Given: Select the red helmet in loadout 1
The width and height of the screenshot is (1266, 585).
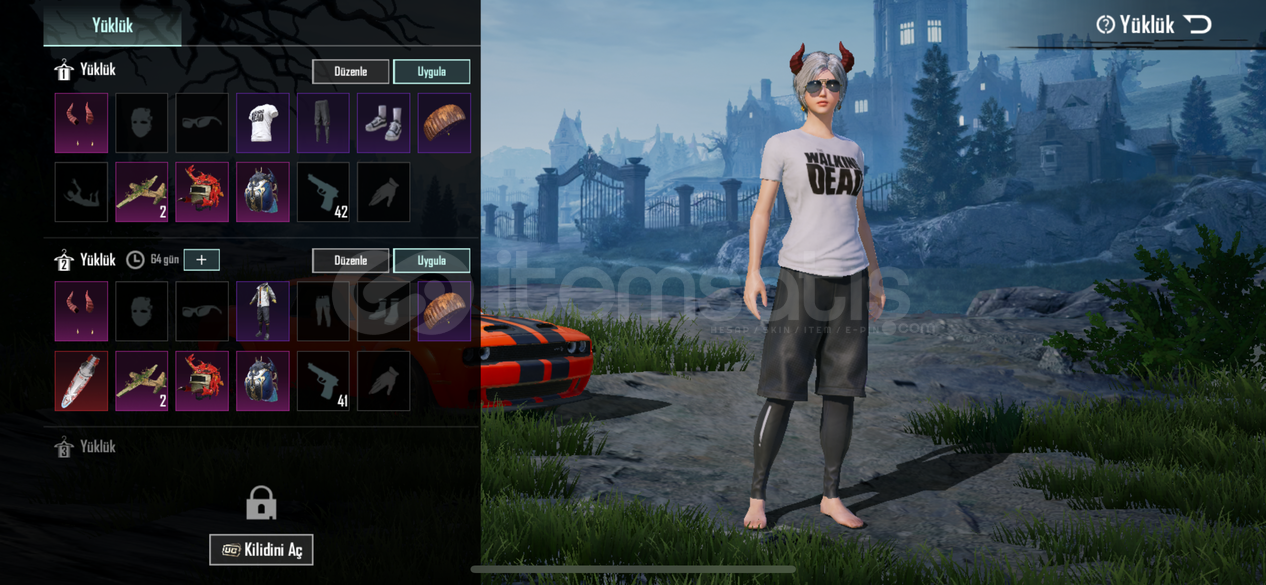Looking at the screenshot, I should tap(202, 192).
